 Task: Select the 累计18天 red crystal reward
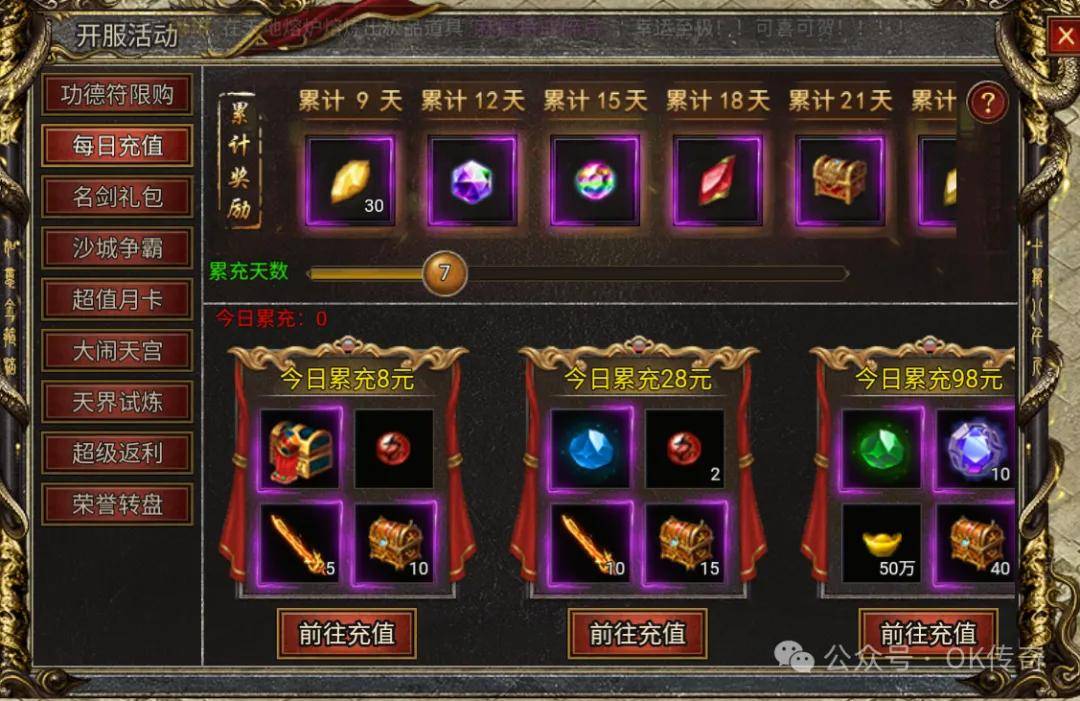point(717,181)
